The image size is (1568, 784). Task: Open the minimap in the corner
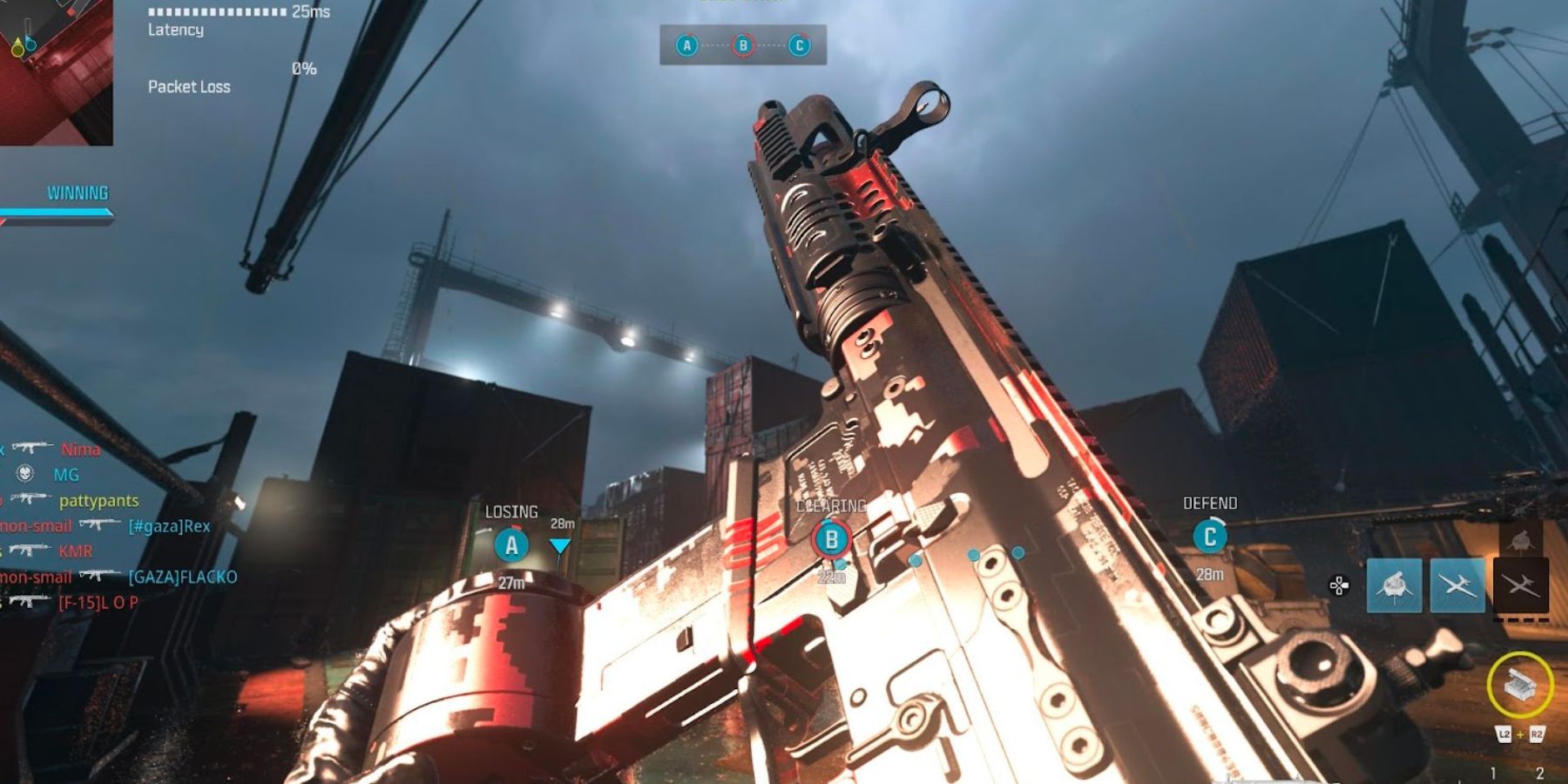click(54, 71)
